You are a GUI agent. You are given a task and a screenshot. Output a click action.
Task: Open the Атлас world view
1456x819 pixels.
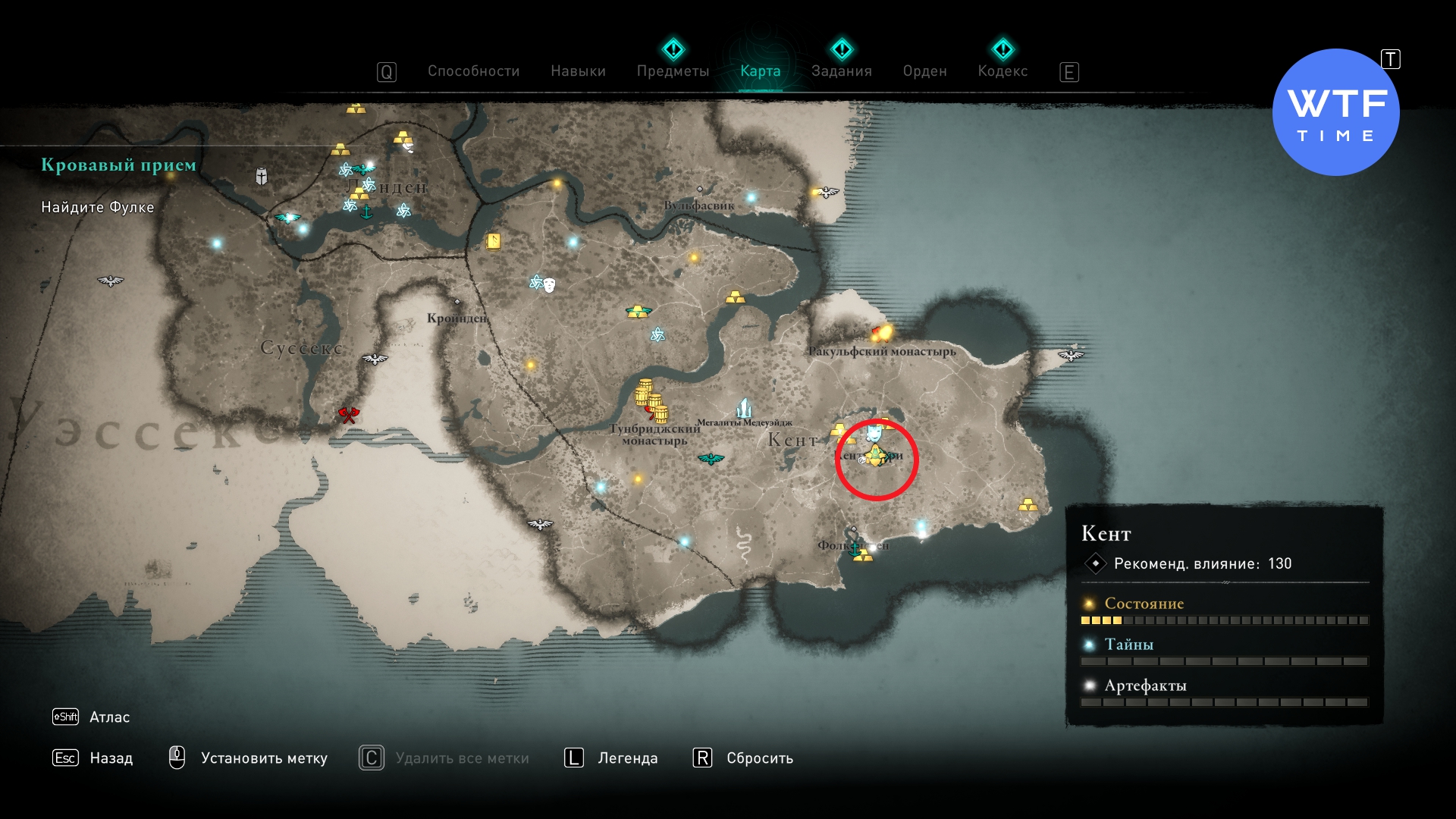click(109, 717)
